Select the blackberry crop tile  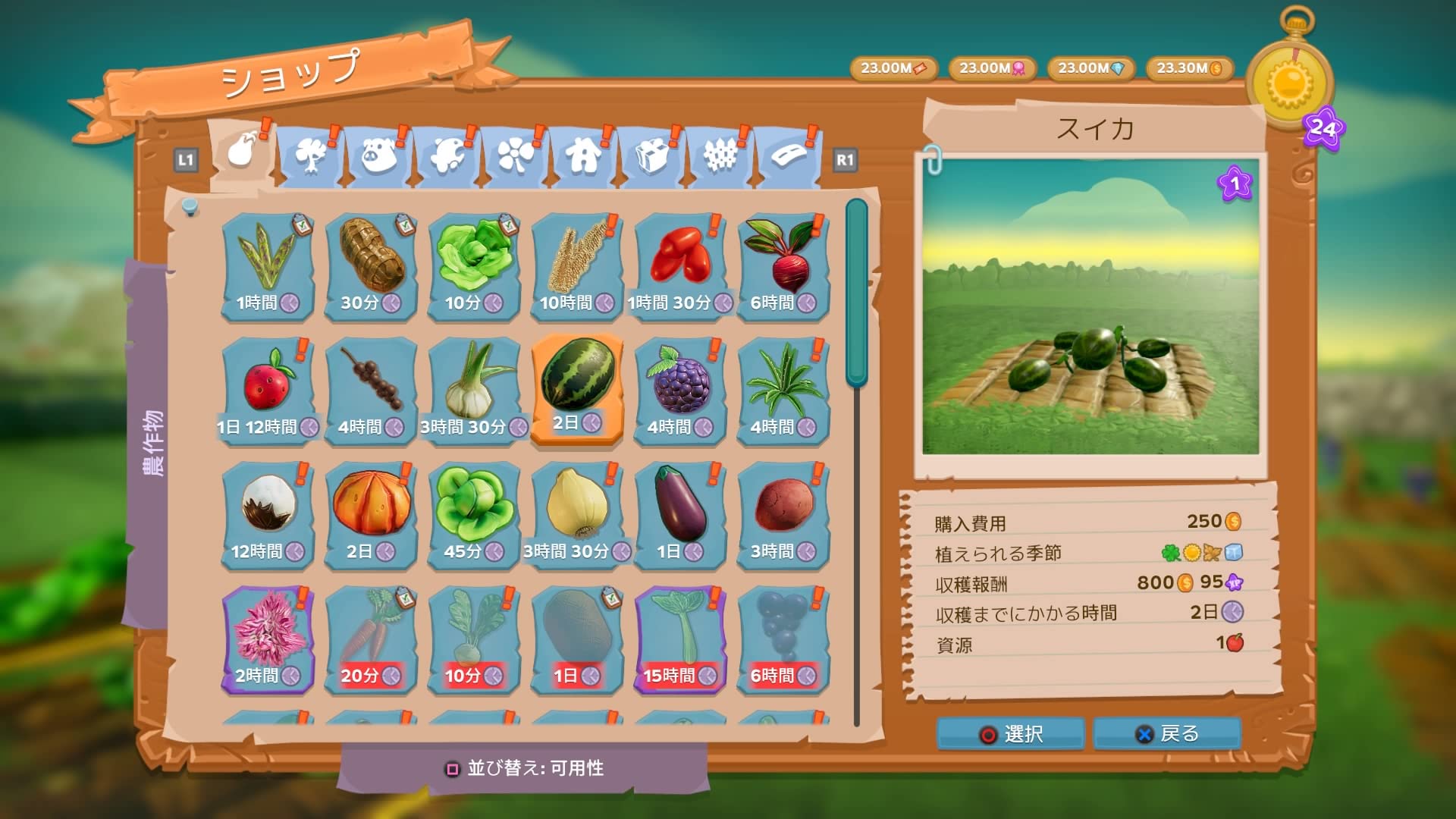tap(680, 390)
